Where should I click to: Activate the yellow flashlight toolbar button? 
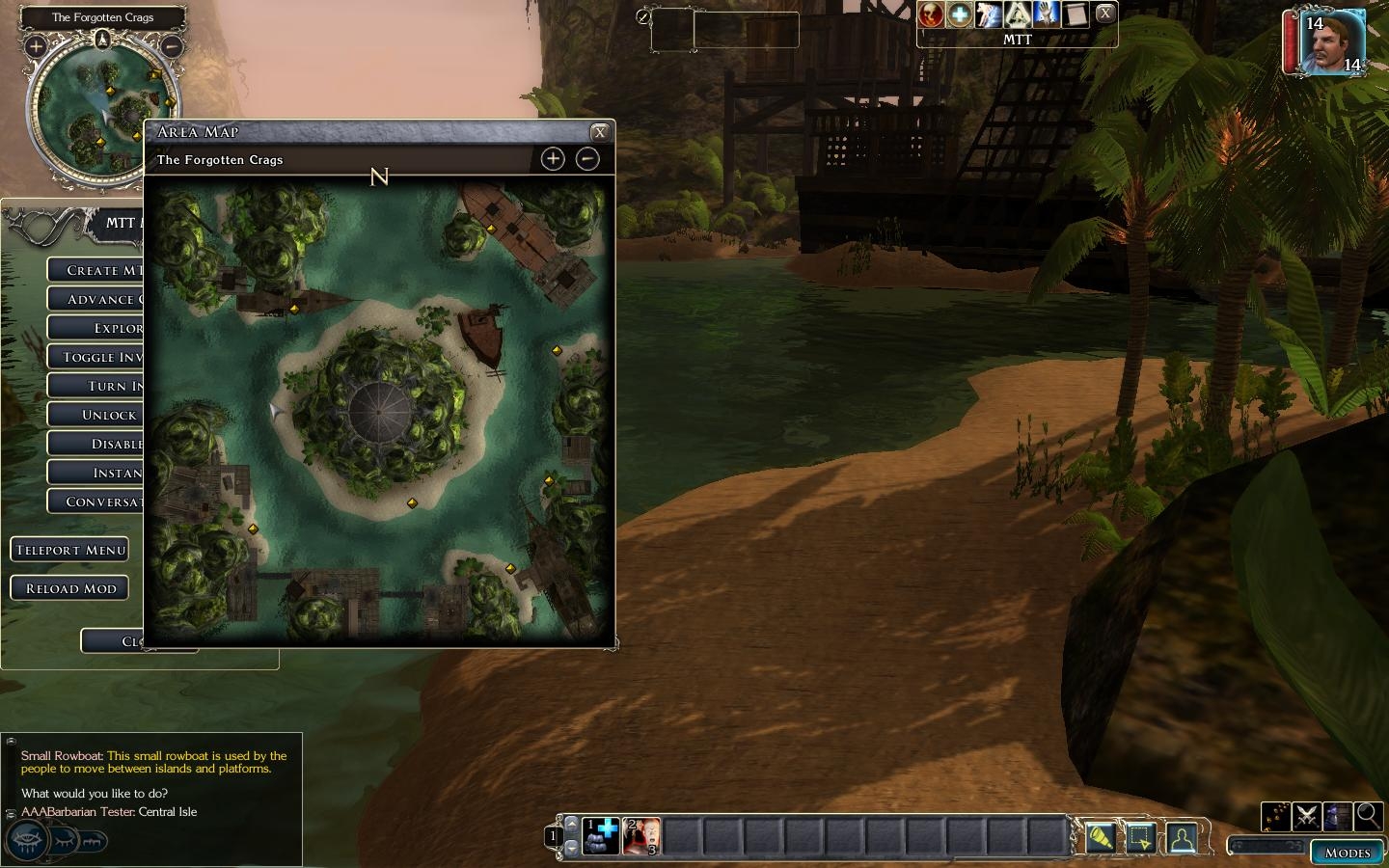1100,837
